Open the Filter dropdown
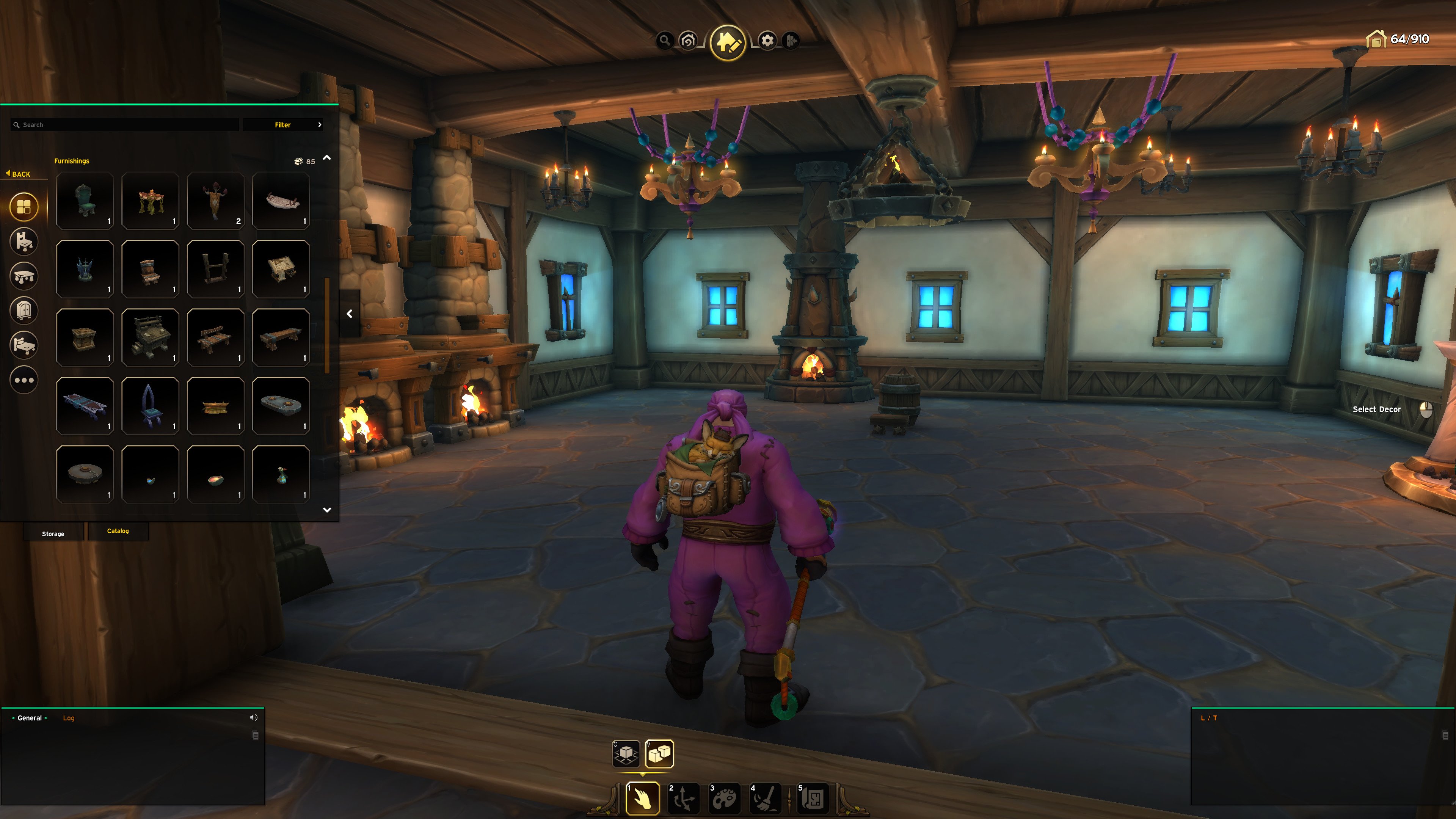Image resolution: width=1456 pixels, height=819 pixels. point(283,125)
